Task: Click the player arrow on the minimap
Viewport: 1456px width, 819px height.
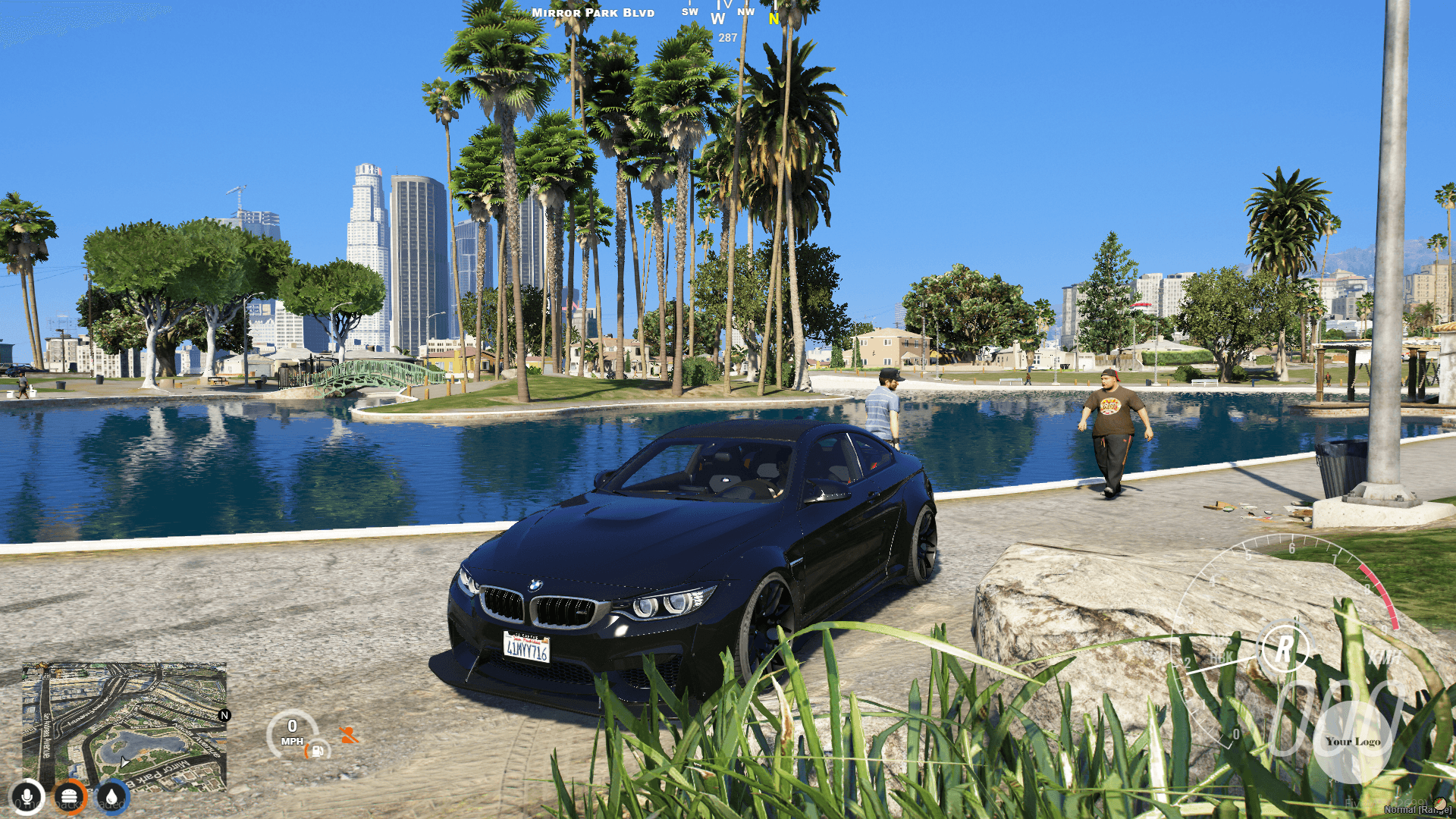Action: click(x=125, y=763)
